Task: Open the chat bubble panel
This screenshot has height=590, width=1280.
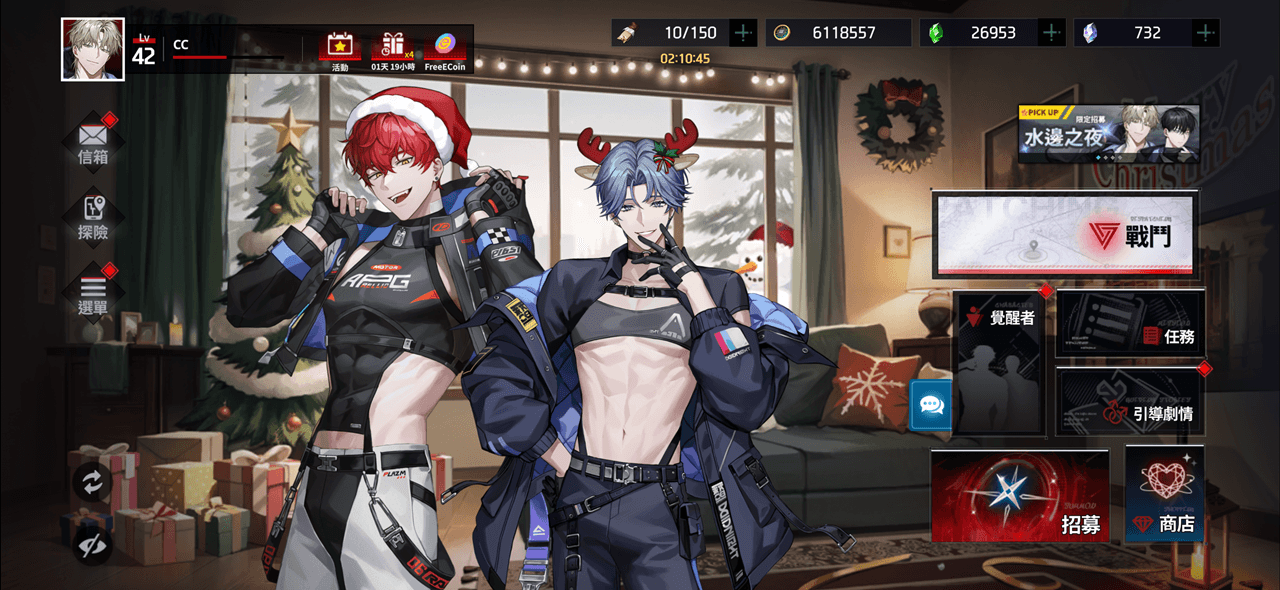Action: click(931, 405)
